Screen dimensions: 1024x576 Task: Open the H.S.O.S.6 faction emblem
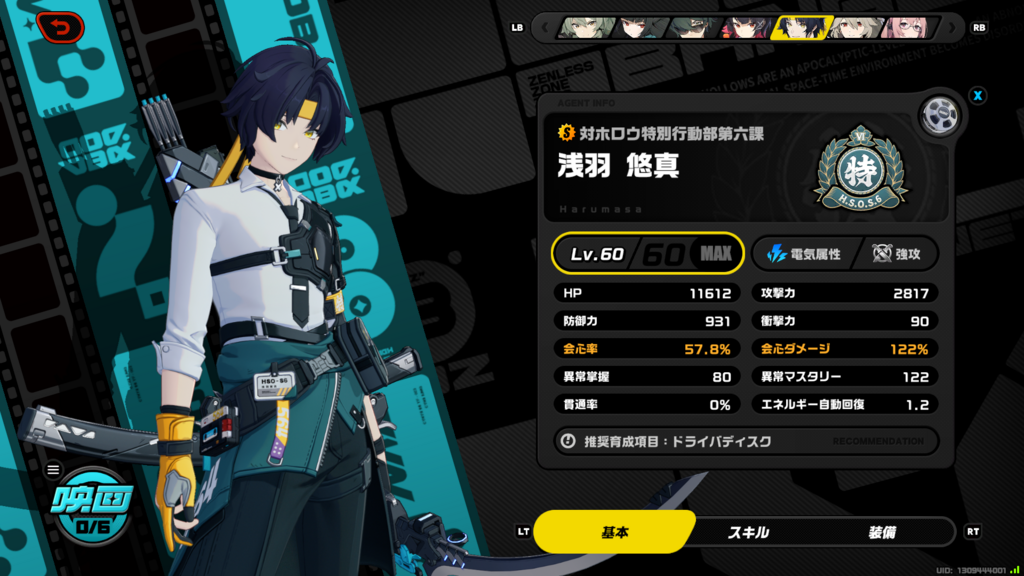pos(860,170)
